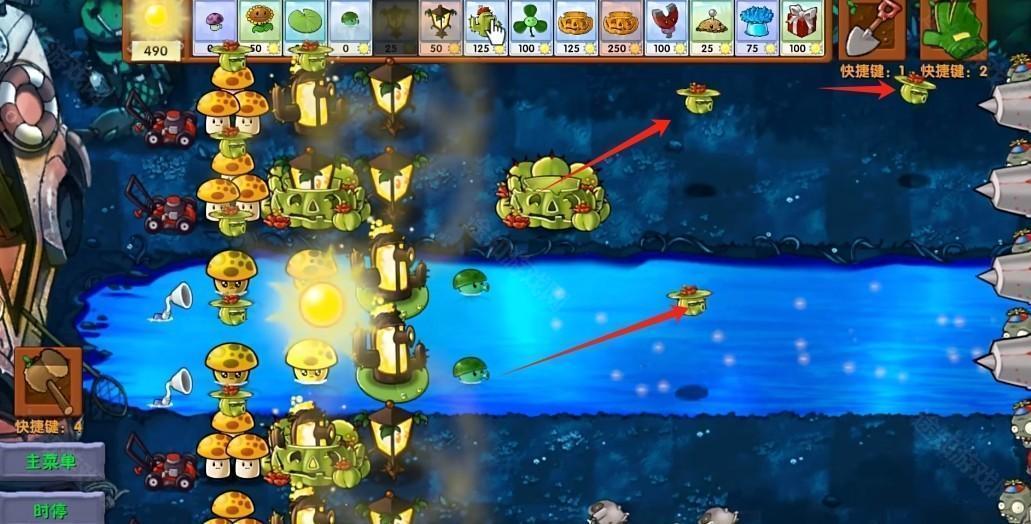Activate the green glove tool
This screenshot has width=1031, height=524.
[952, 29]
